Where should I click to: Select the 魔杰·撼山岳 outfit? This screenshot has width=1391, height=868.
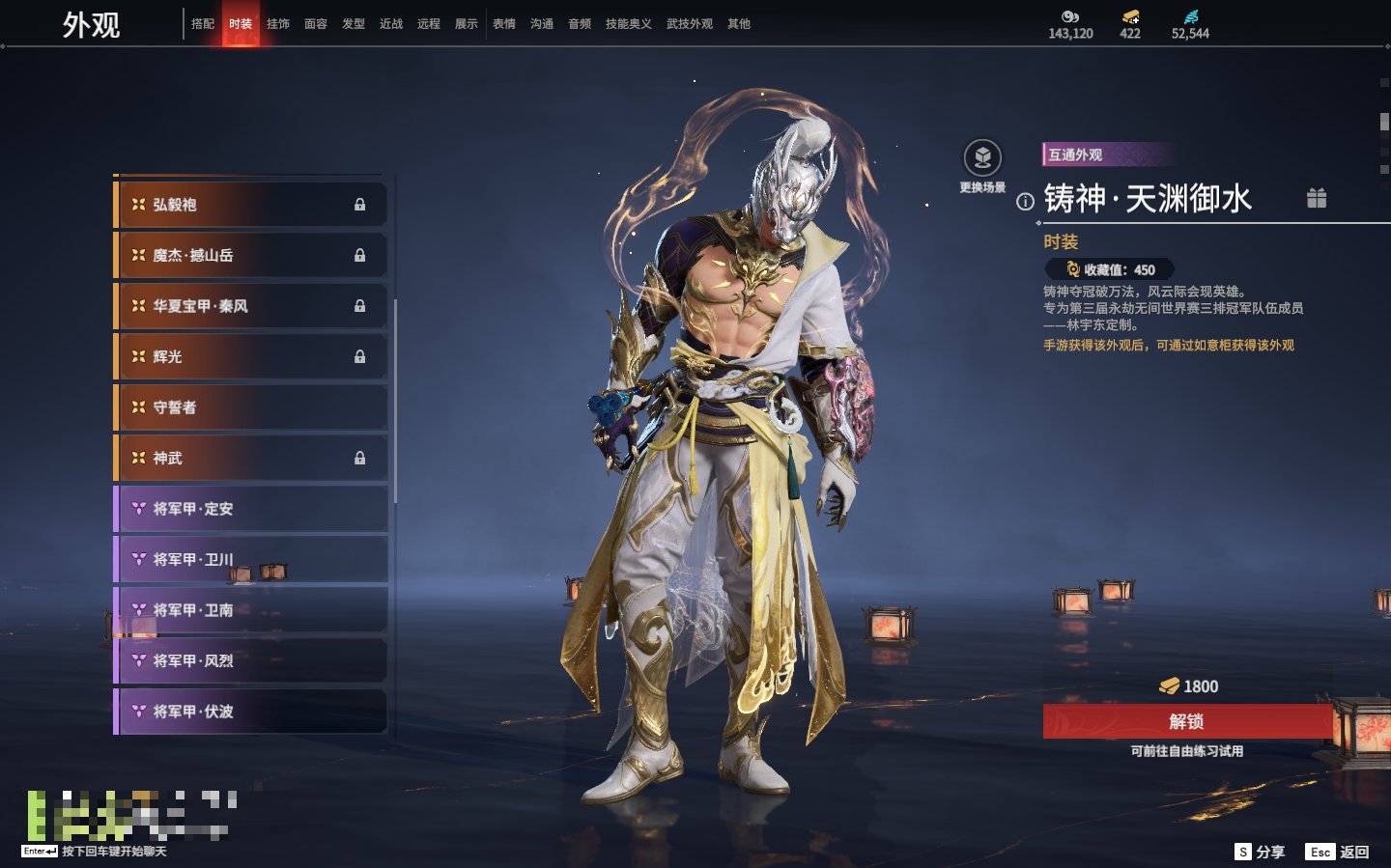click(251, 256)
